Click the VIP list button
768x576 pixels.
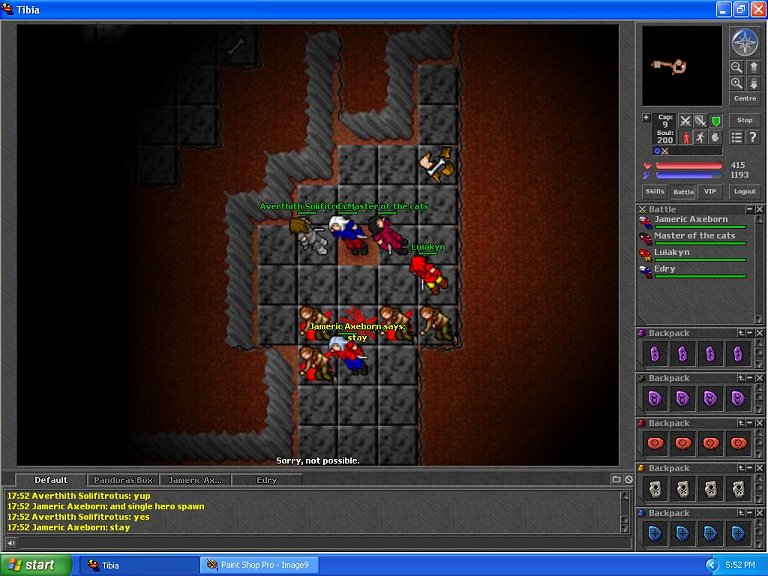click(x=710, y=191)
